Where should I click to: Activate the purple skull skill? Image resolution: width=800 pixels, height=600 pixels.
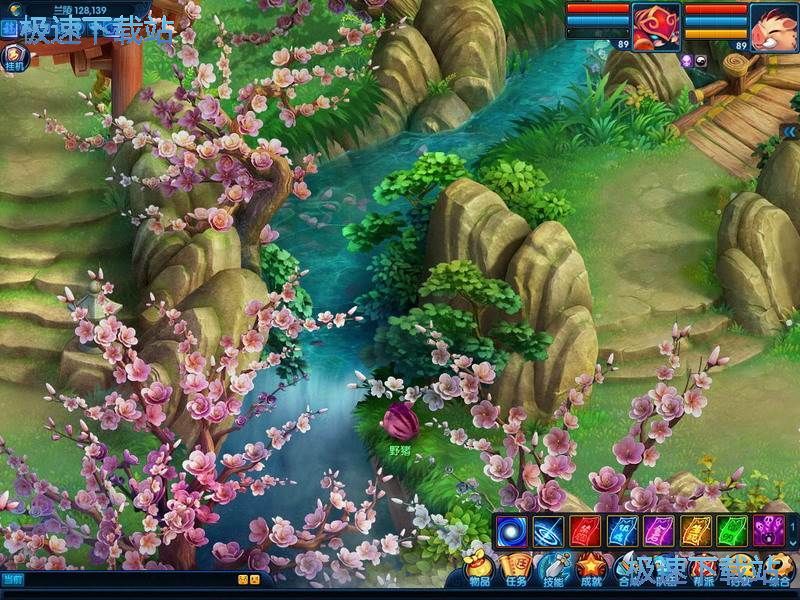pos(769,530)
